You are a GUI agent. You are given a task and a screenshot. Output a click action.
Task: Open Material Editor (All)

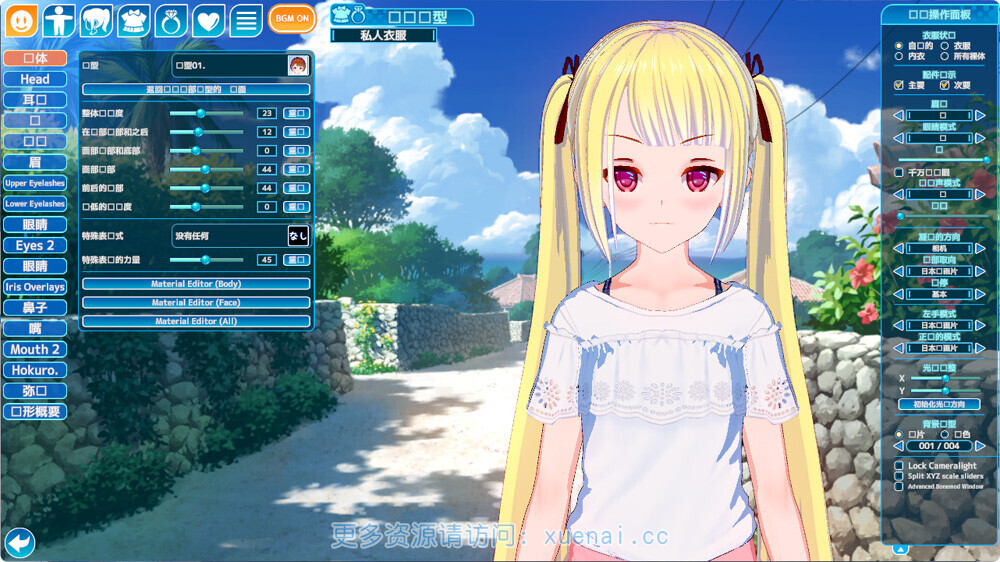pos(196,321)
